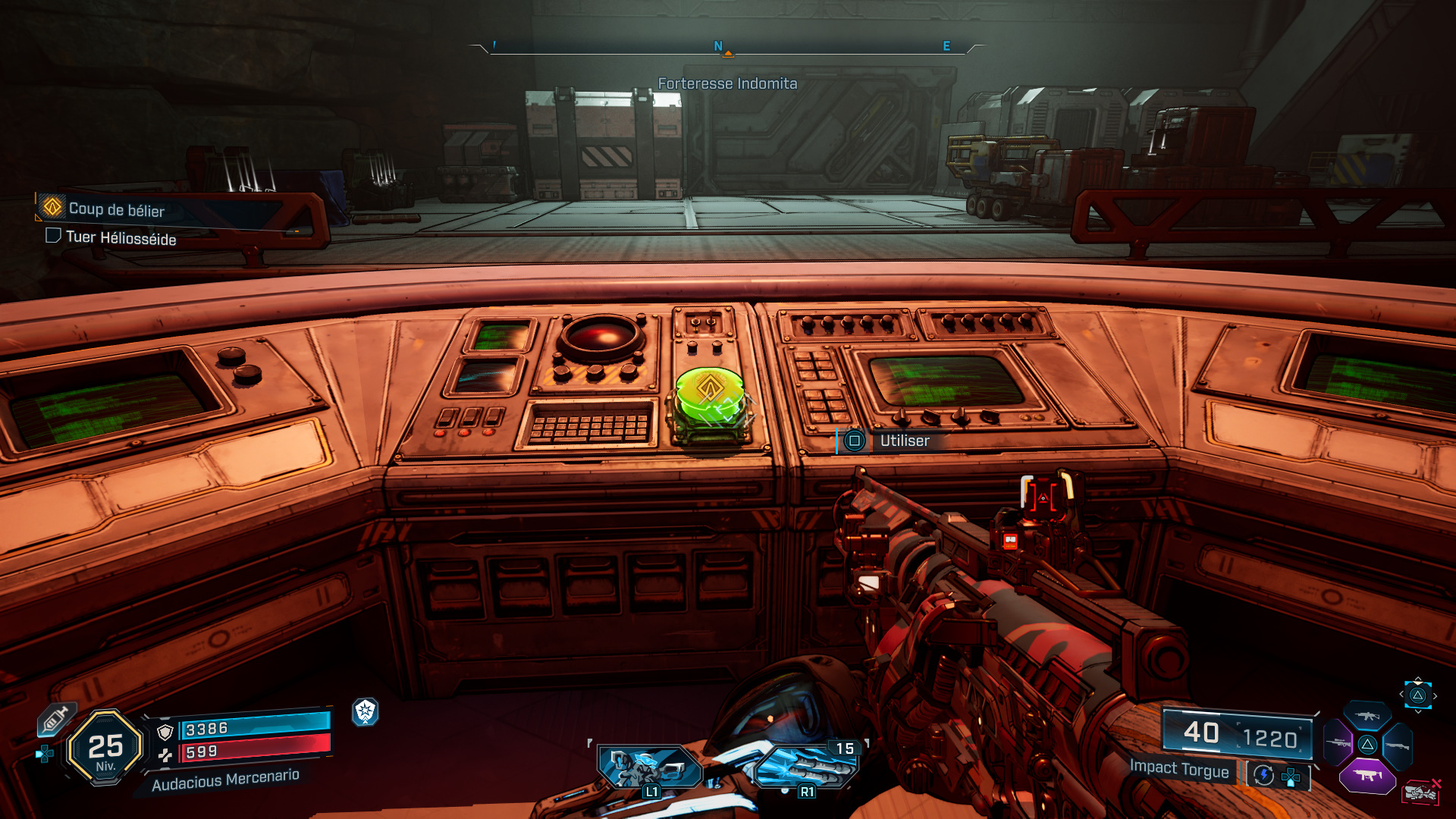This screenshot has width=1456, height=819.
Task: Select the shield-burst status buff icon
Action: (366, 711)
